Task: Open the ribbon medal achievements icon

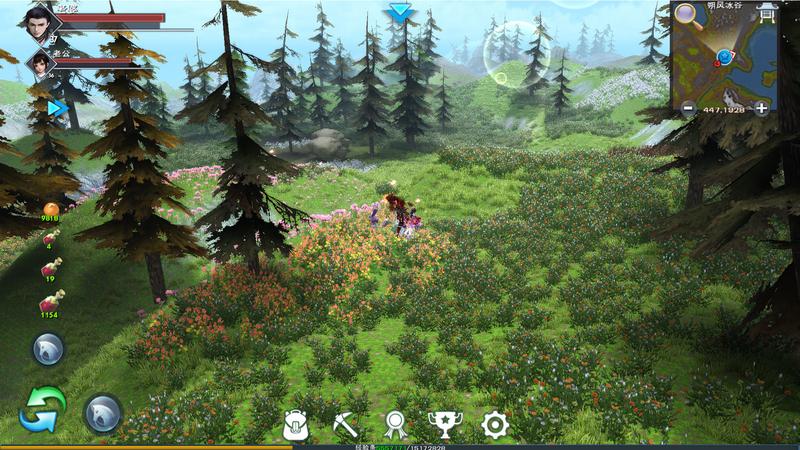Action: coord(395,425)
